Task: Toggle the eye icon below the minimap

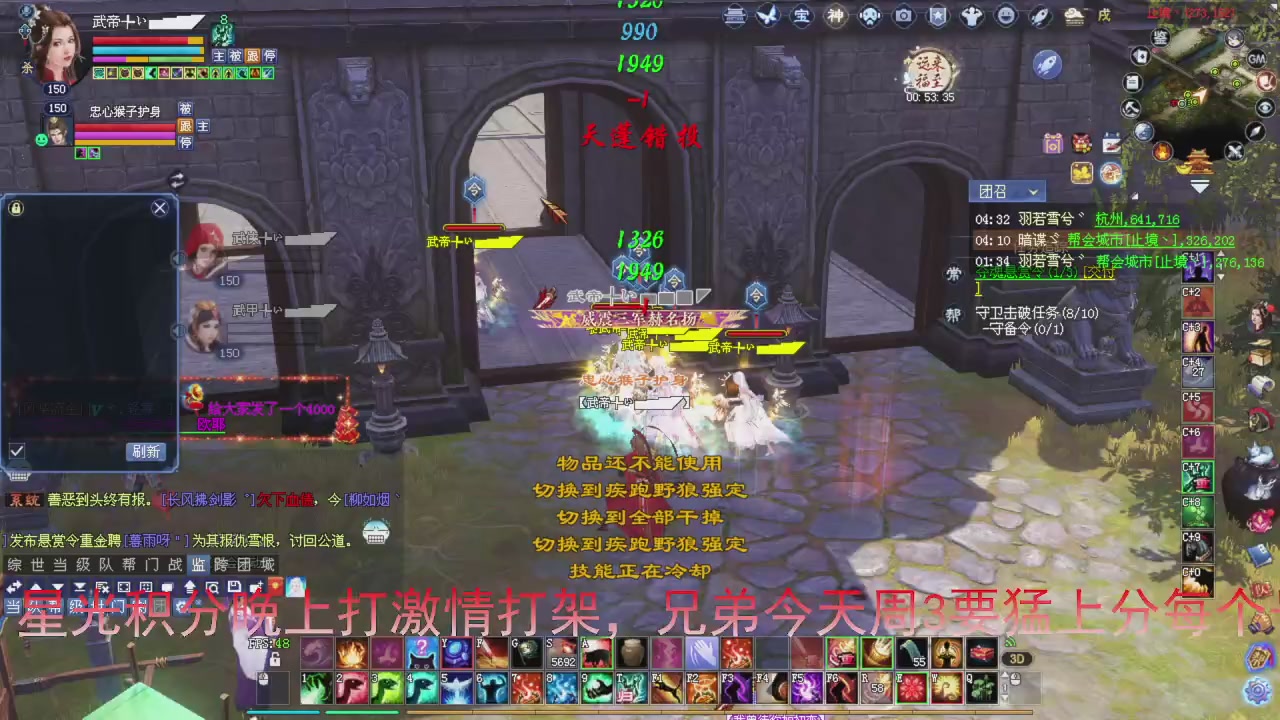Action: pos(1265,107)
